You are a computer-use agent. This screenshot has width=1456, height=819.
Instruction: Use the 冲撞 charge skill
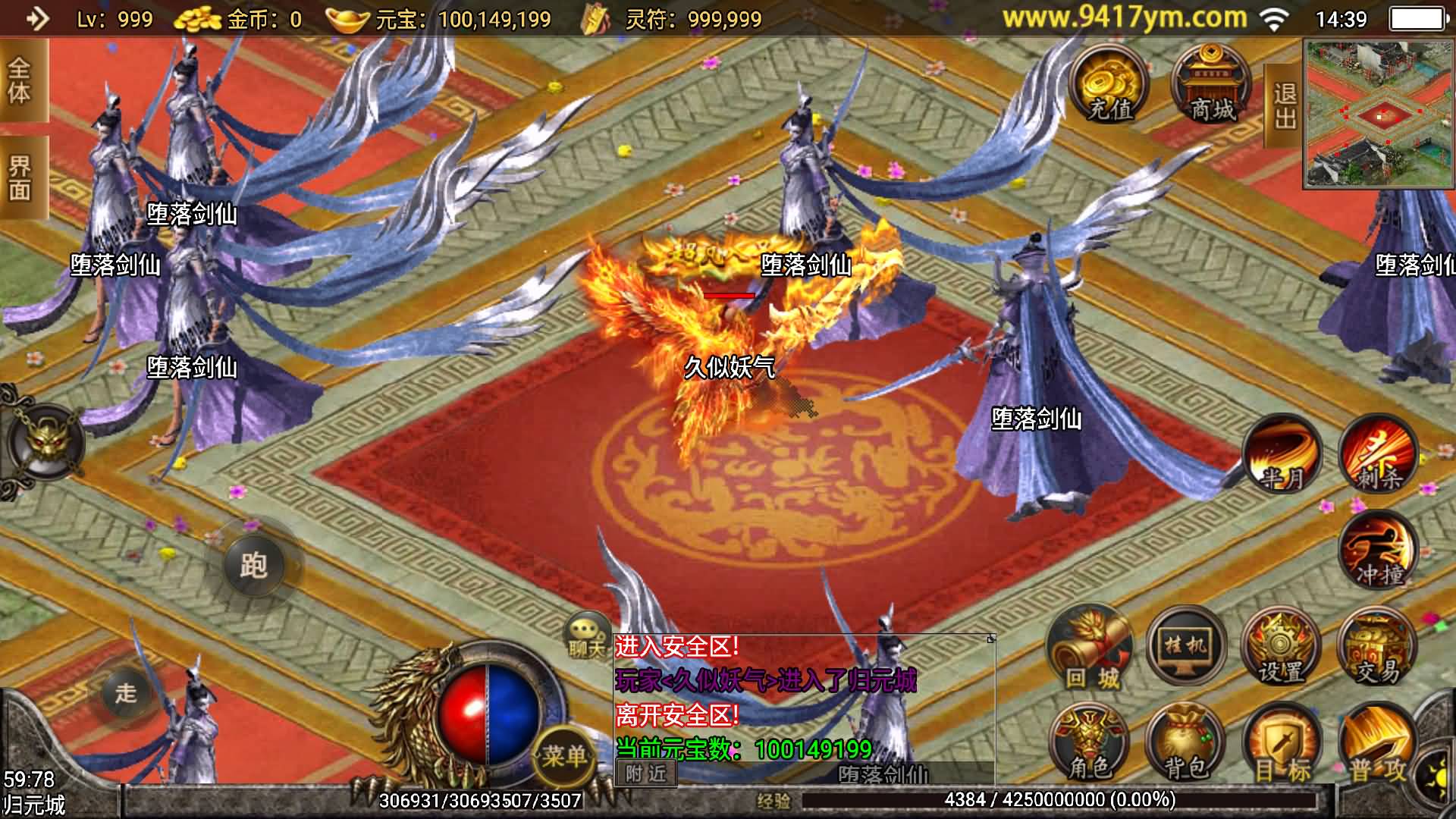coord(1378,552)
